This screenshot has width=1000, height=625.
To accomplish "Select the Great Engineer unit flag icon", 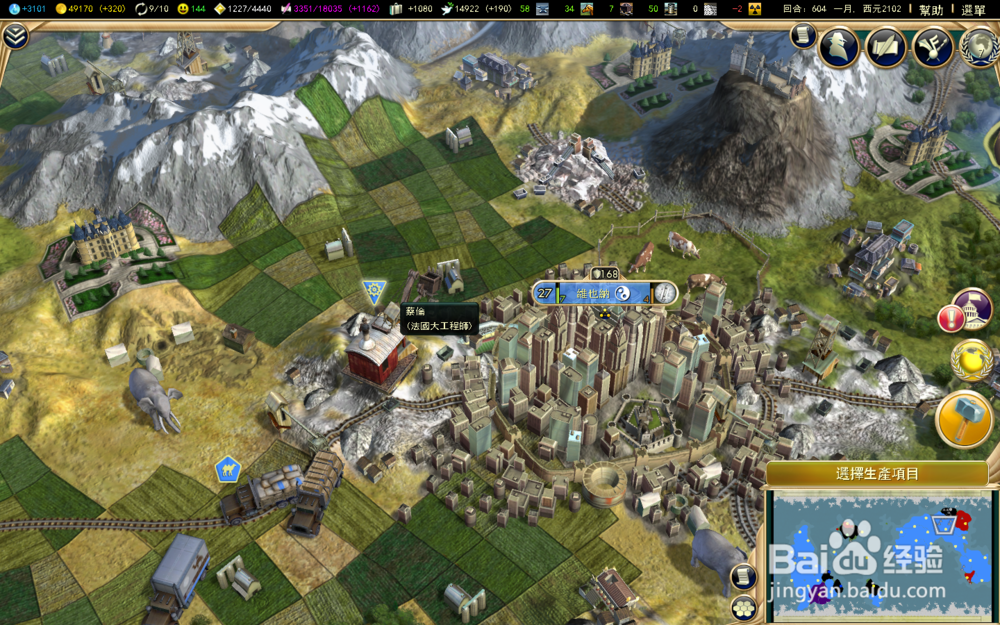I will click(x=374, y=292).
